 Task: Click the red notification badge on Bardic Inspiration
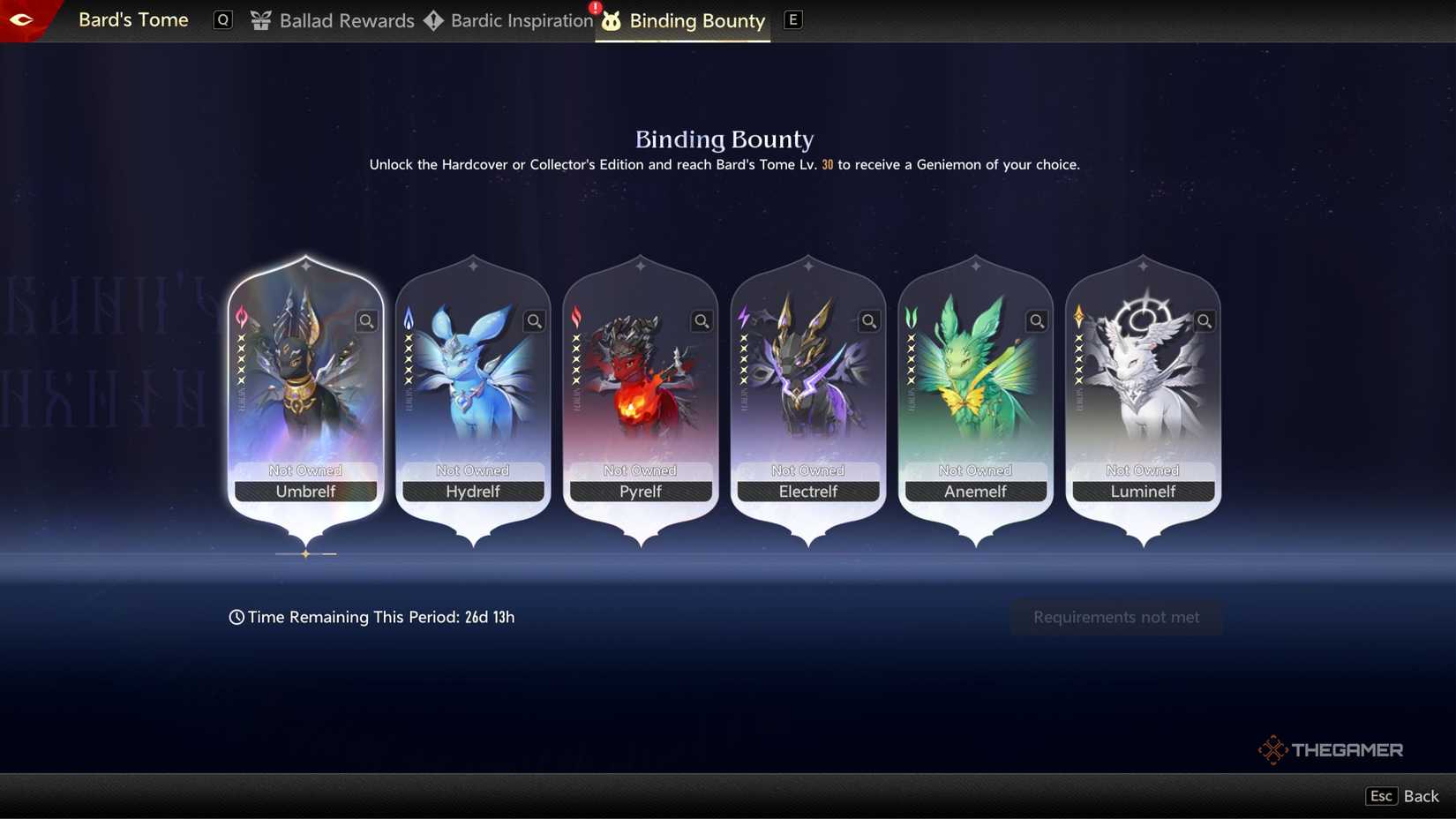pyautogui.click(x=593, y=7)
